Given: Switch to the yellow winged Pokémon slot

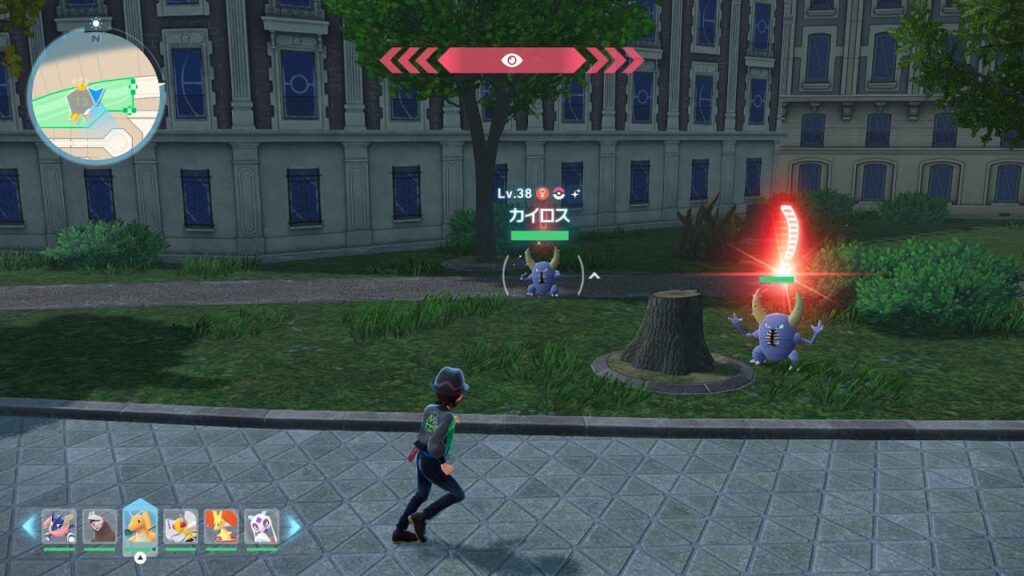Looking at the screenshot, I should click(181, 526).
